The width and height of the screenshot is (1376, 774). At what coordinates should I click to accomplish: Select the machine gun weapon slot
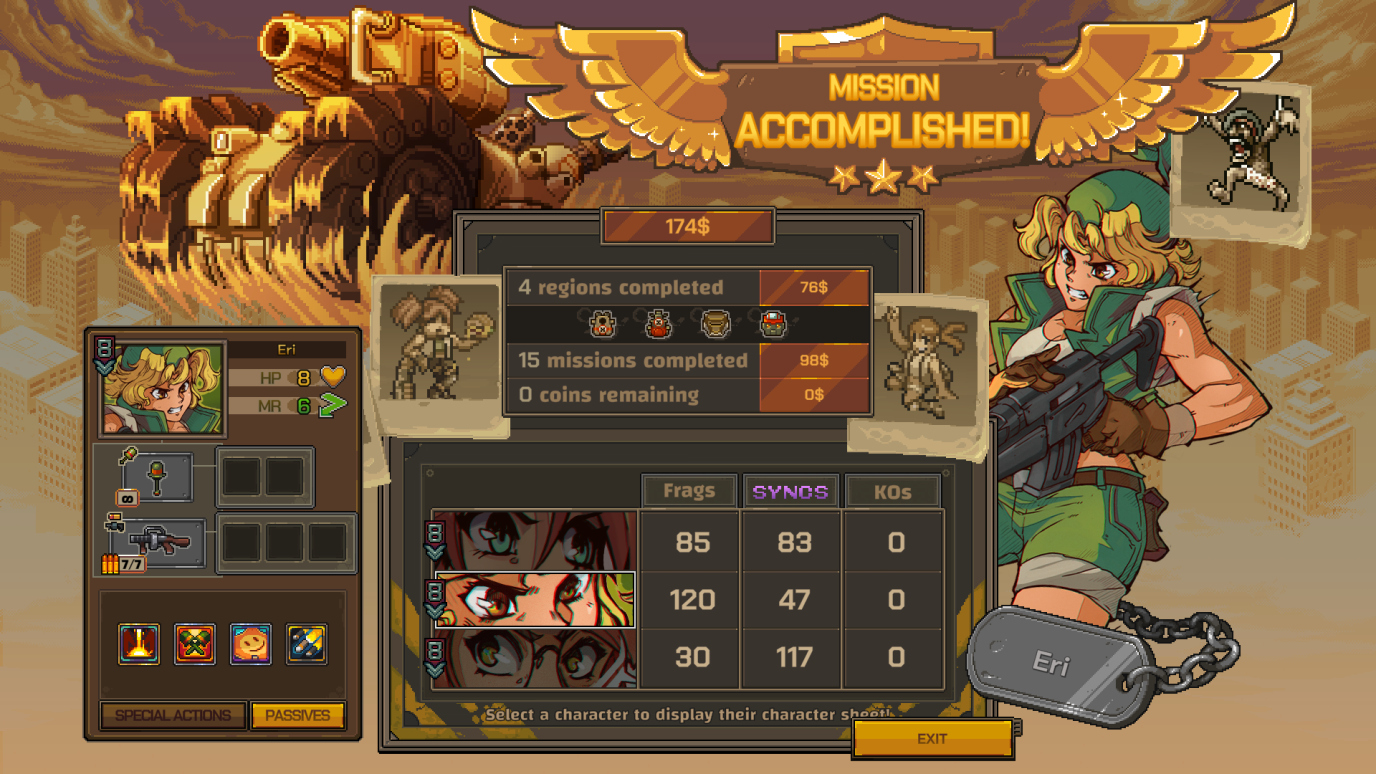coord(160,543)
